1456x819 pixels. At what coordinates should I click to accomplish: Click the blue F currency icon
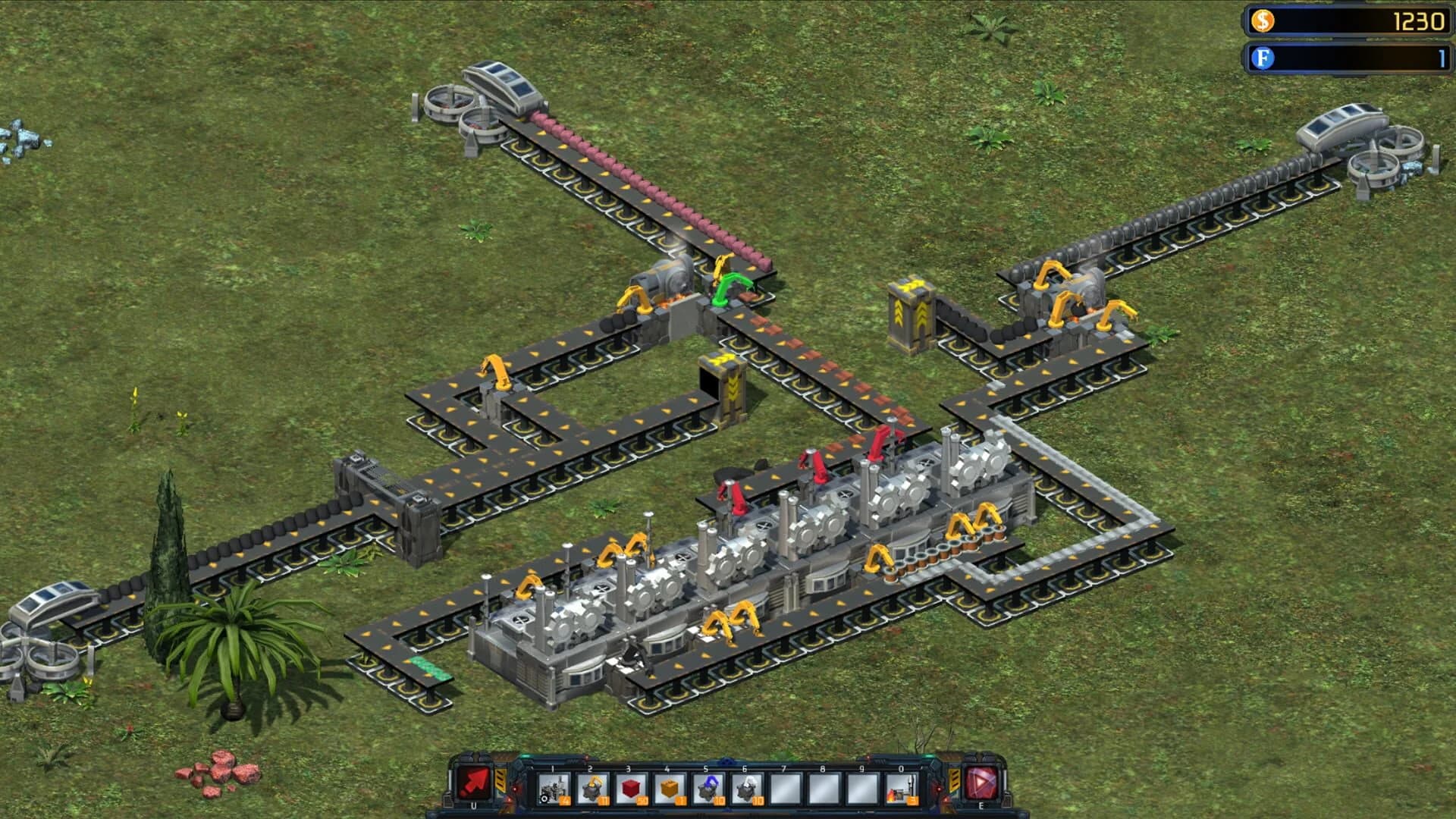point(1261,56)
